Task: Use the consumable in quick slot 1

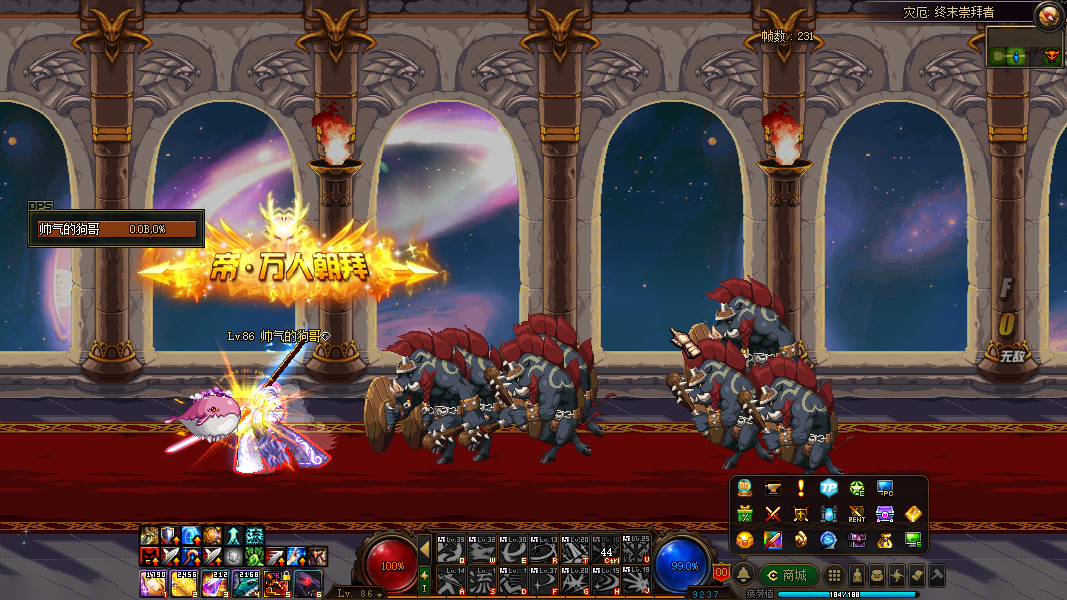Action: [152, 582]
